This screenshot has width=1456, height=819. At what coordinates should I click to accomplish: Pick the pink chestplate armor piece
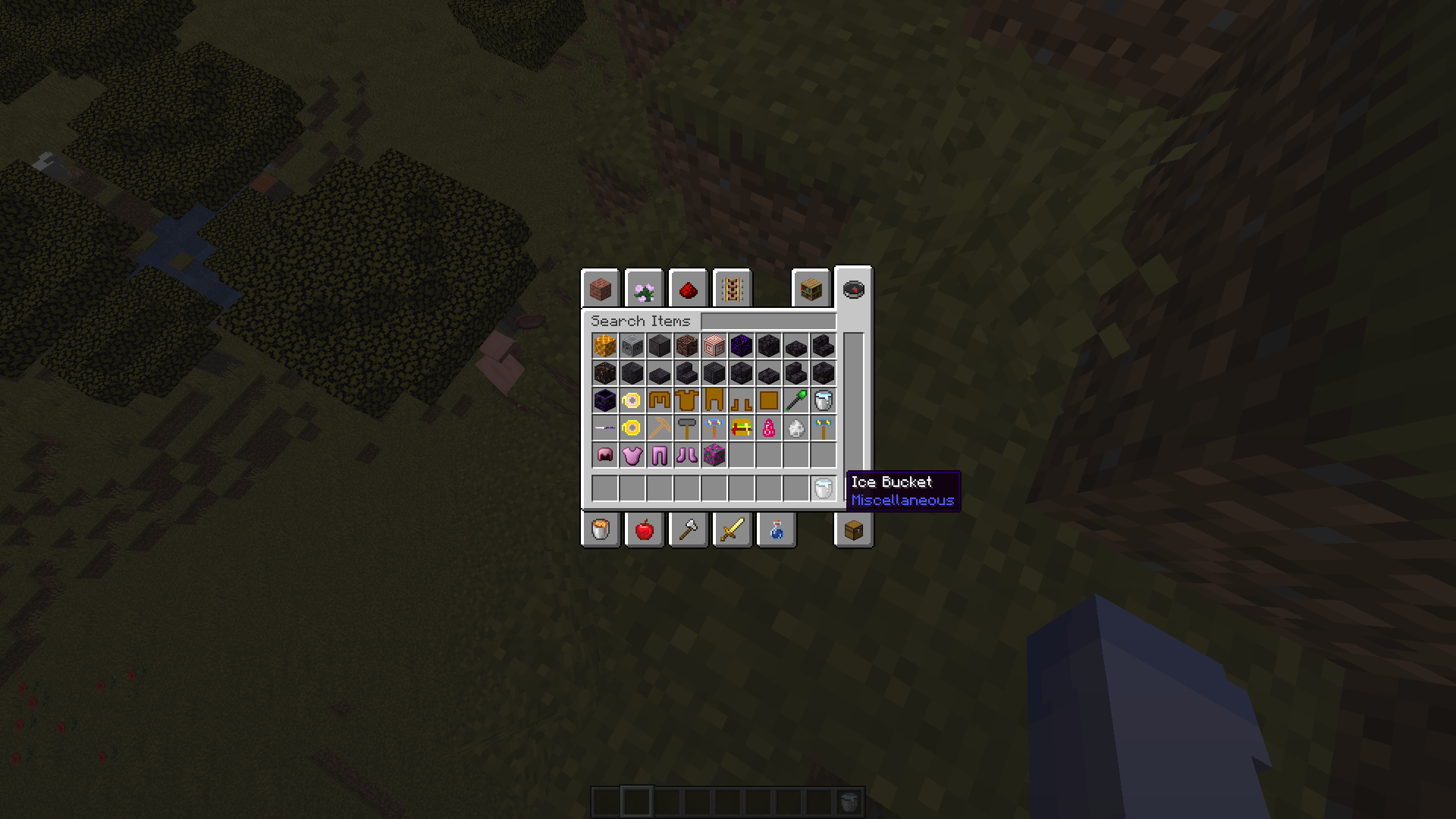(x=632, y=454)
